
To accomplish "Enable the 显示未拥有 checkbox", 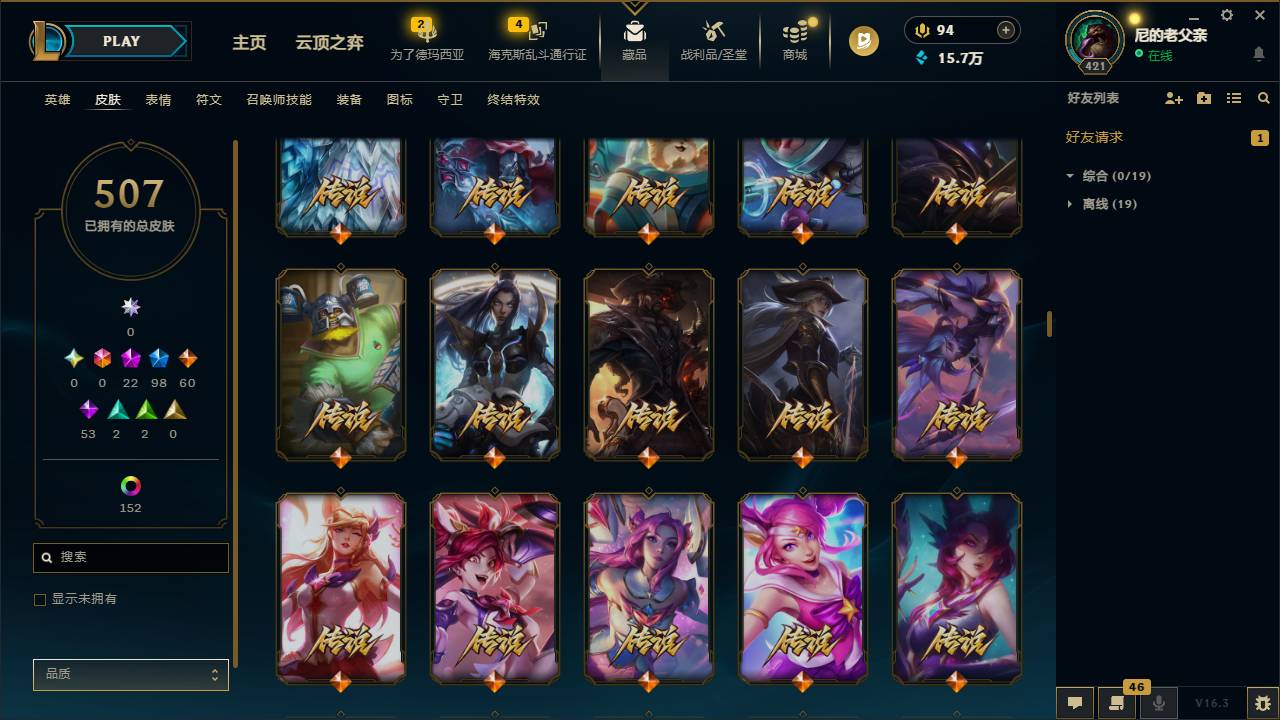I will 40,599.
